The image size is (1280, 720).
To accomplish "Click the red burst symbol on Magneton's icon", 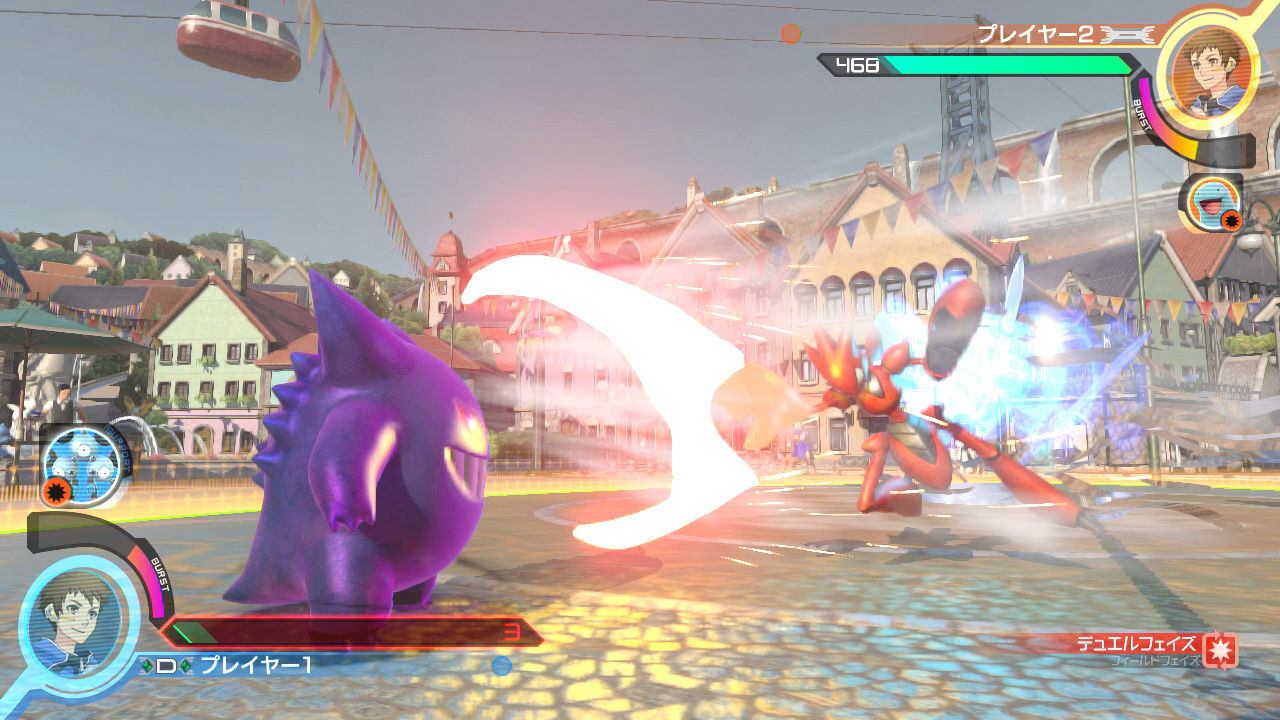I will pyautogui.click(x=55, y=490).
